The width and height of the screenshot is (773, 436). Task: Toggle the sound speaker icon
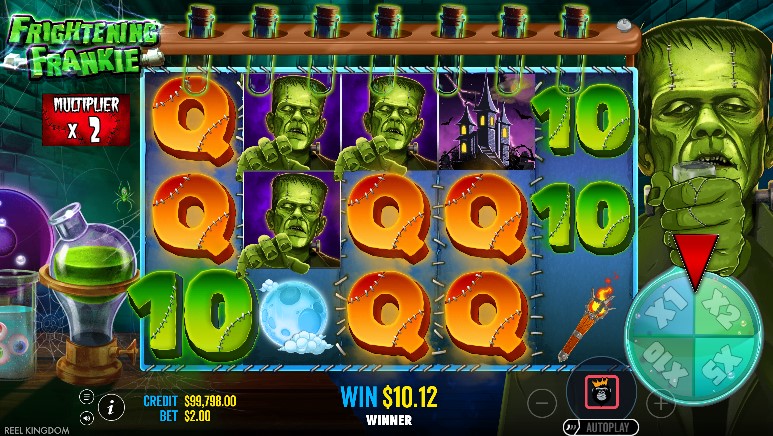coord(87,416)
